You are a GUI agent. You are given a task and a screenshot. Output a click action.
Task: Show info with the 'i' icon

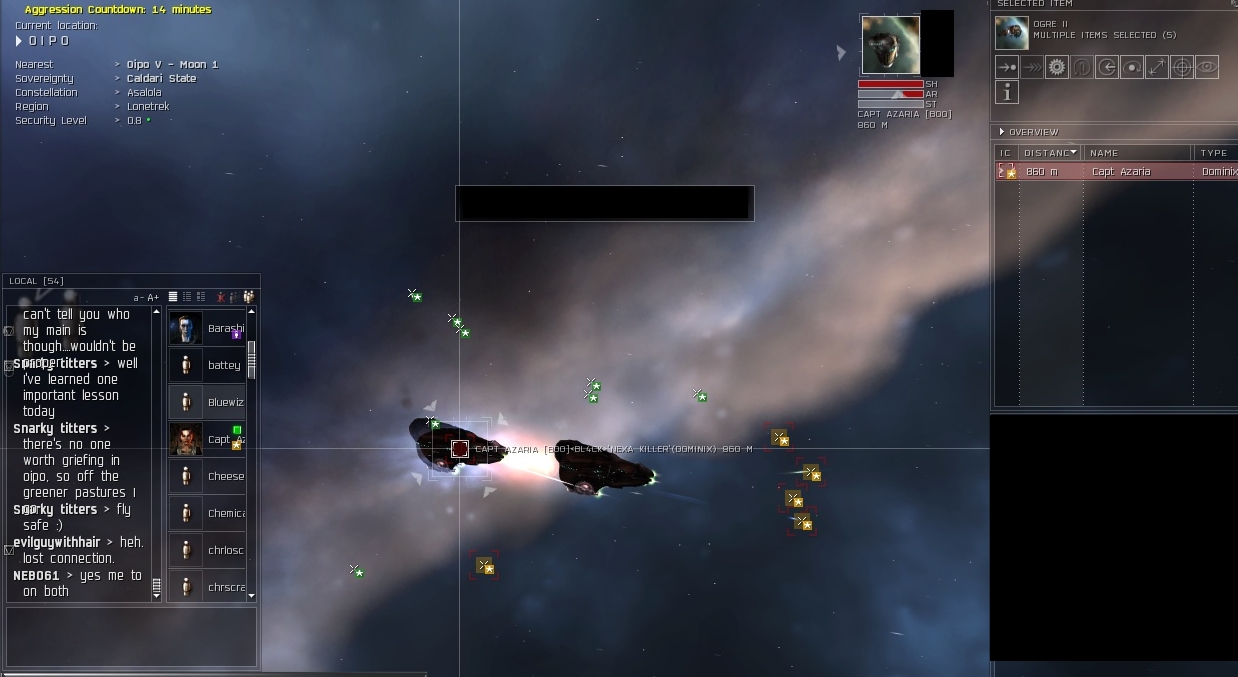tap(1007, 92)
